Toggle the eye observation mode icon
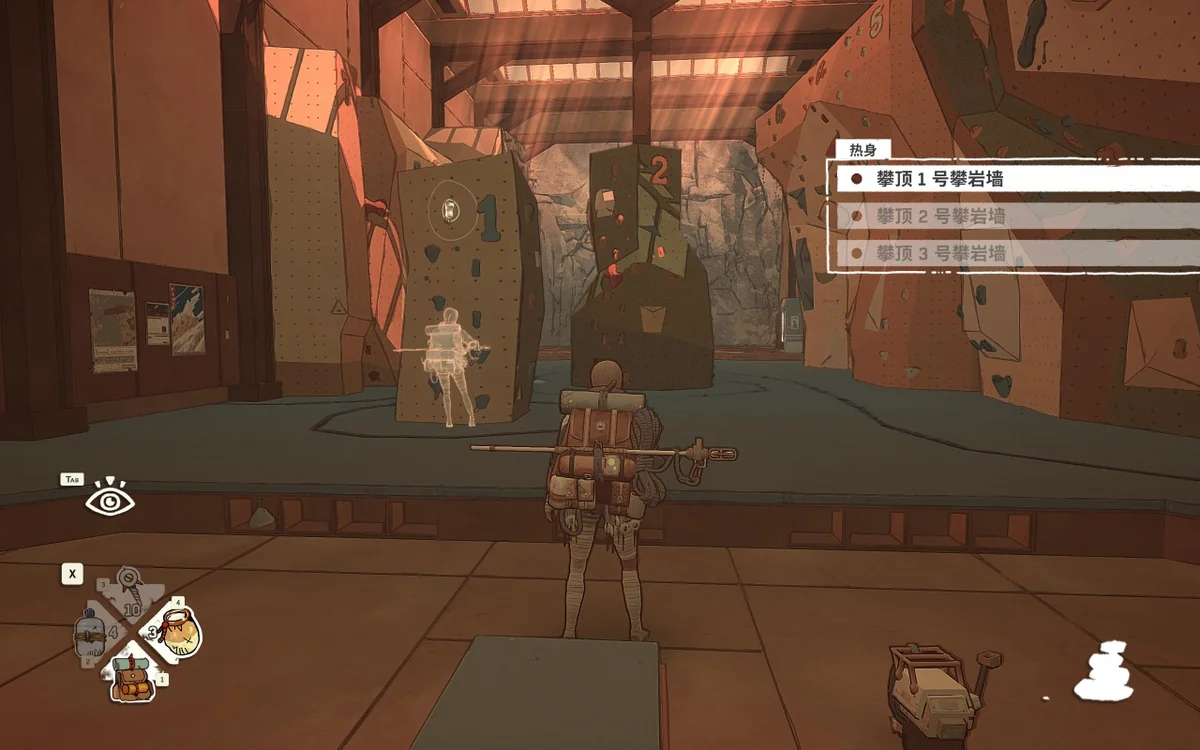This screenshot has height=750, width=1200. (x=109, y=498)
